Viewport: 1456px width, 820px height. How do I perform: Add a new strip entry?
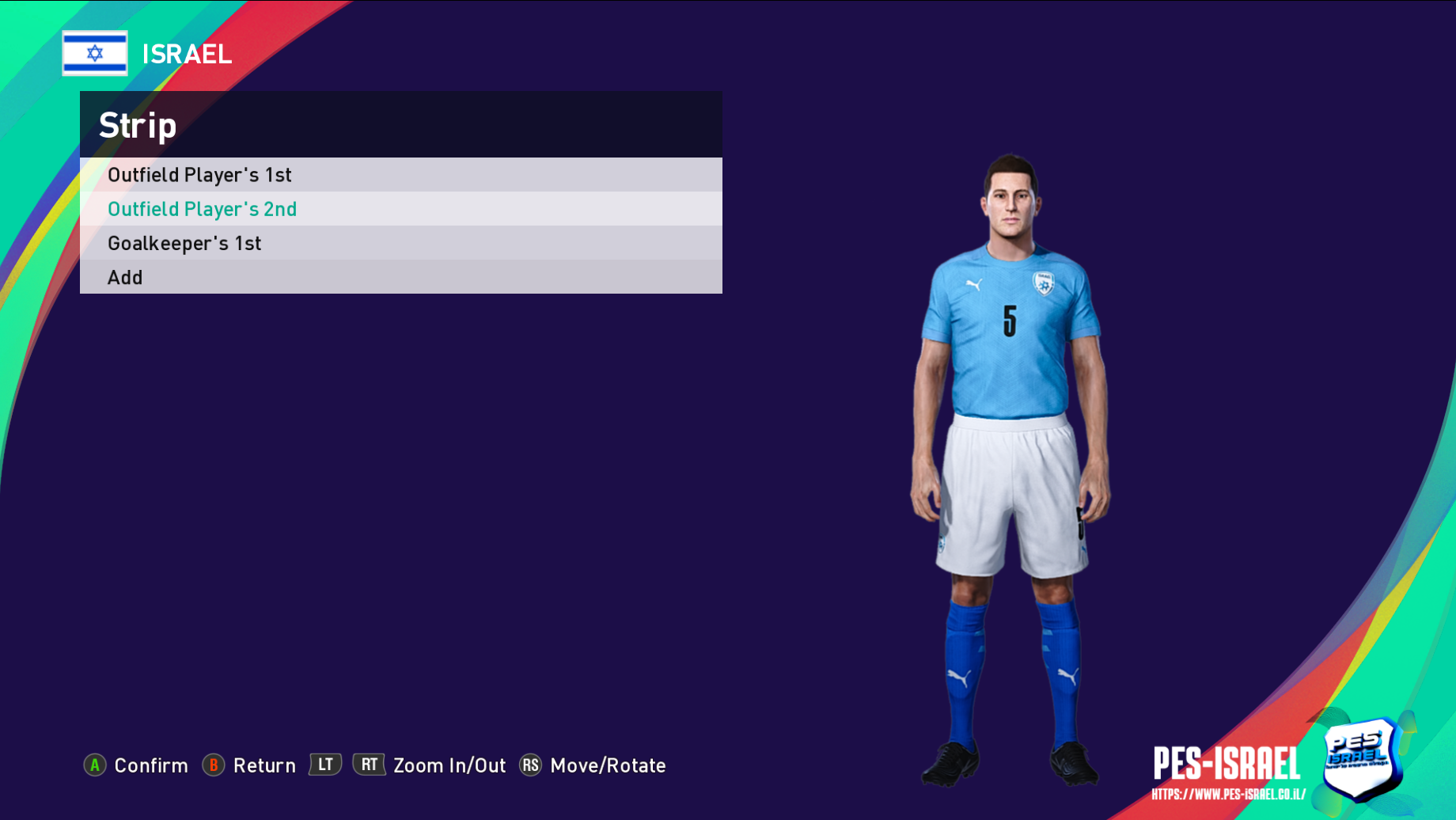pyautogui.click(x=125, y=278)
